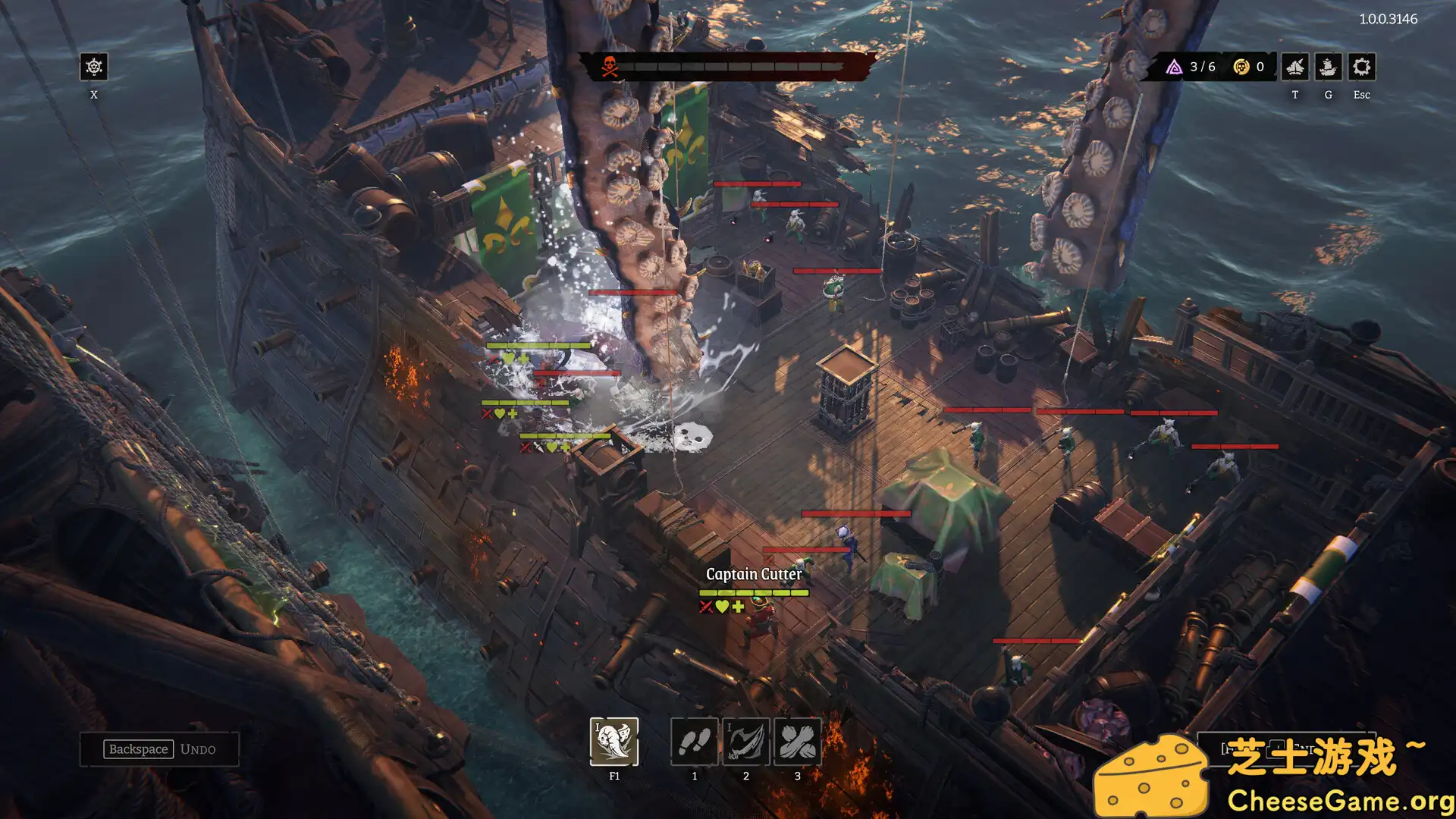
Task: Click Captain Cutter's name label
Action: point(754,575)
